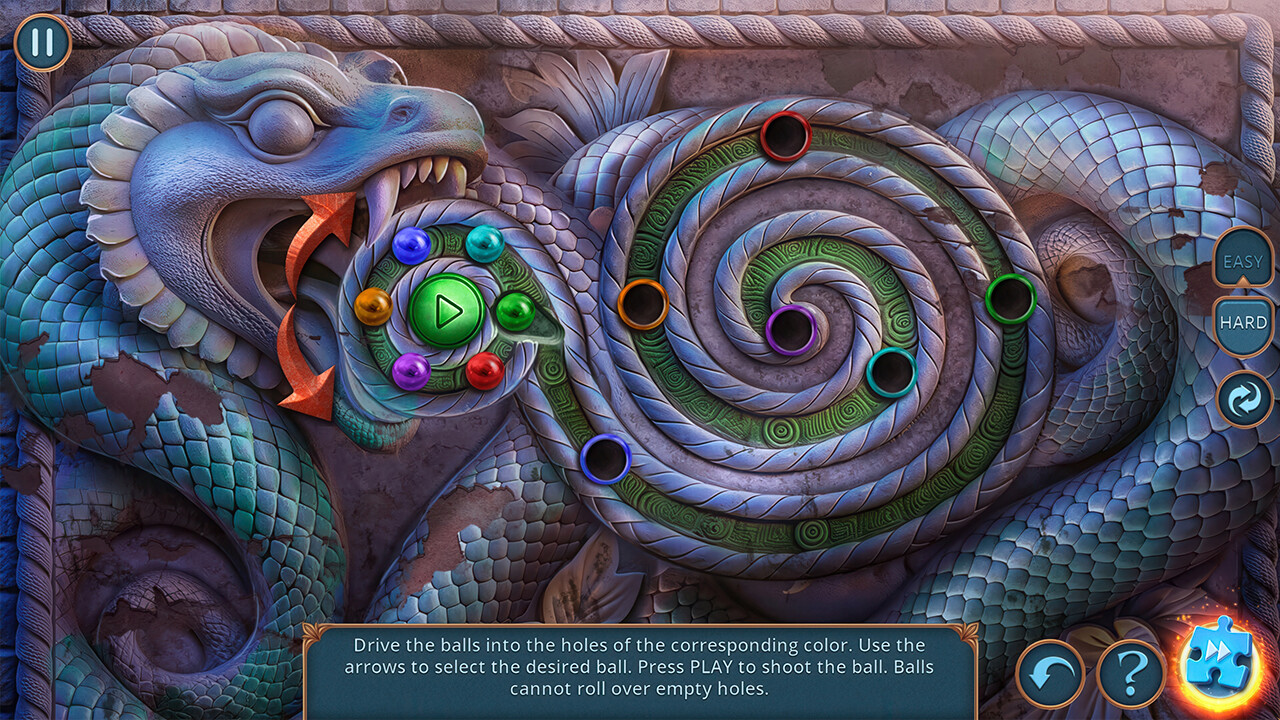Reset the puzzle with the circular arrows button
Viewport: 1280px width, 720px height.
[1244, 399]
